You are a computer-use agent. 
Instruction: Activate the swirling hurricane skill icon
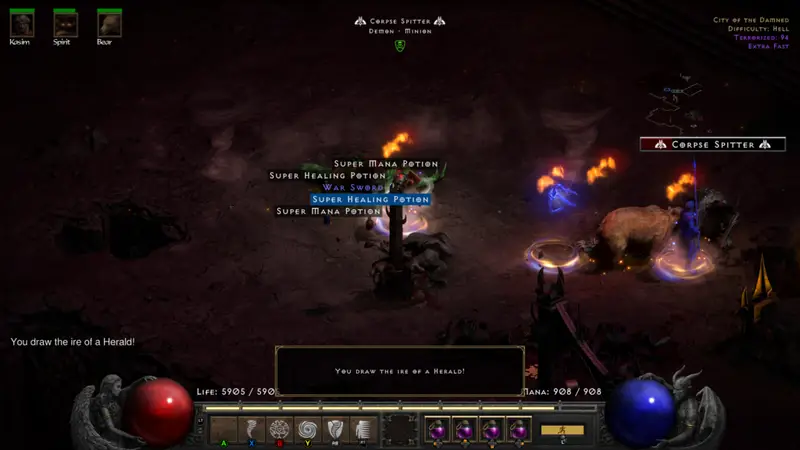tap(307, 429)
